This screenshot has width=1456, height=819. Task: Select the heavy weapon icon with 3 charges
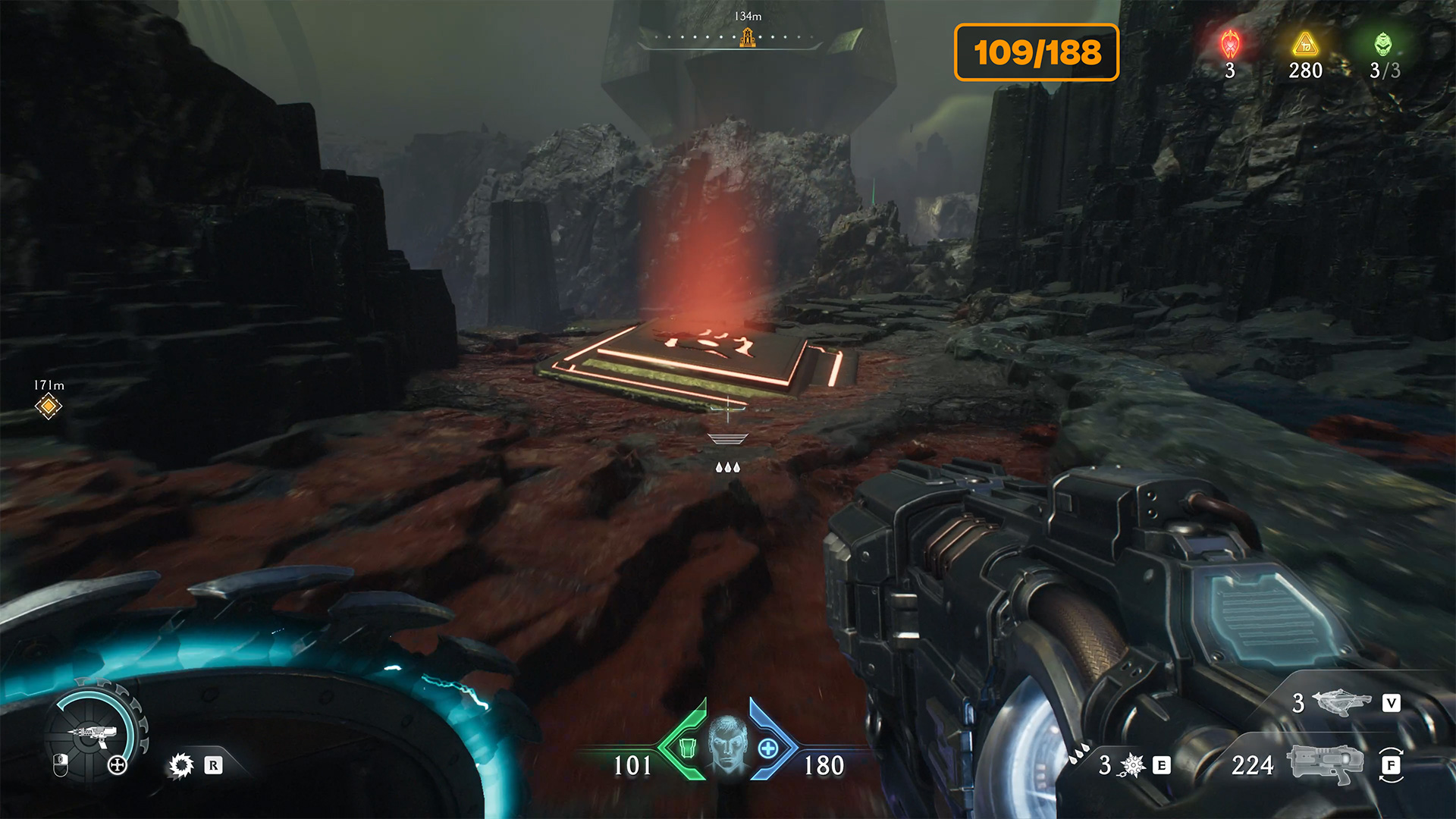point(1341,702)
